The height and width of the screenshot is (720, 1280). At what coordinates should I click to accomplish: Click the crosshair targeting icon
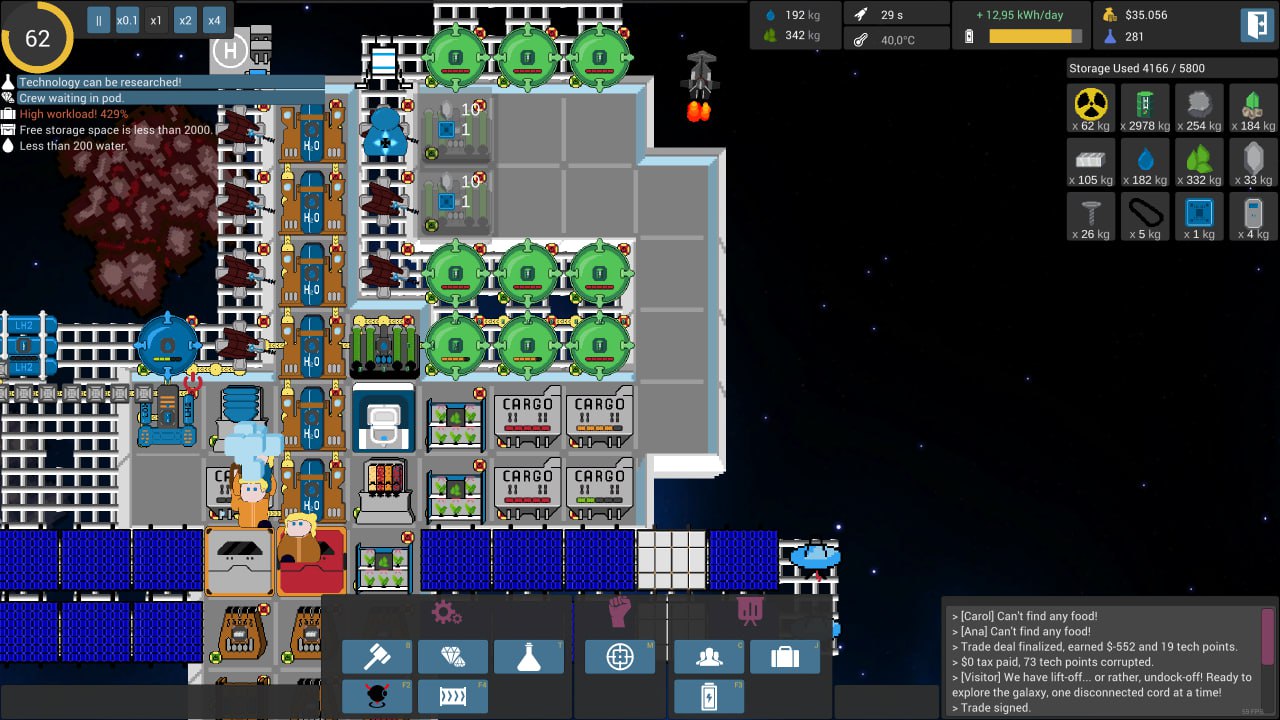pyautogui.click(x=619, y=657)
